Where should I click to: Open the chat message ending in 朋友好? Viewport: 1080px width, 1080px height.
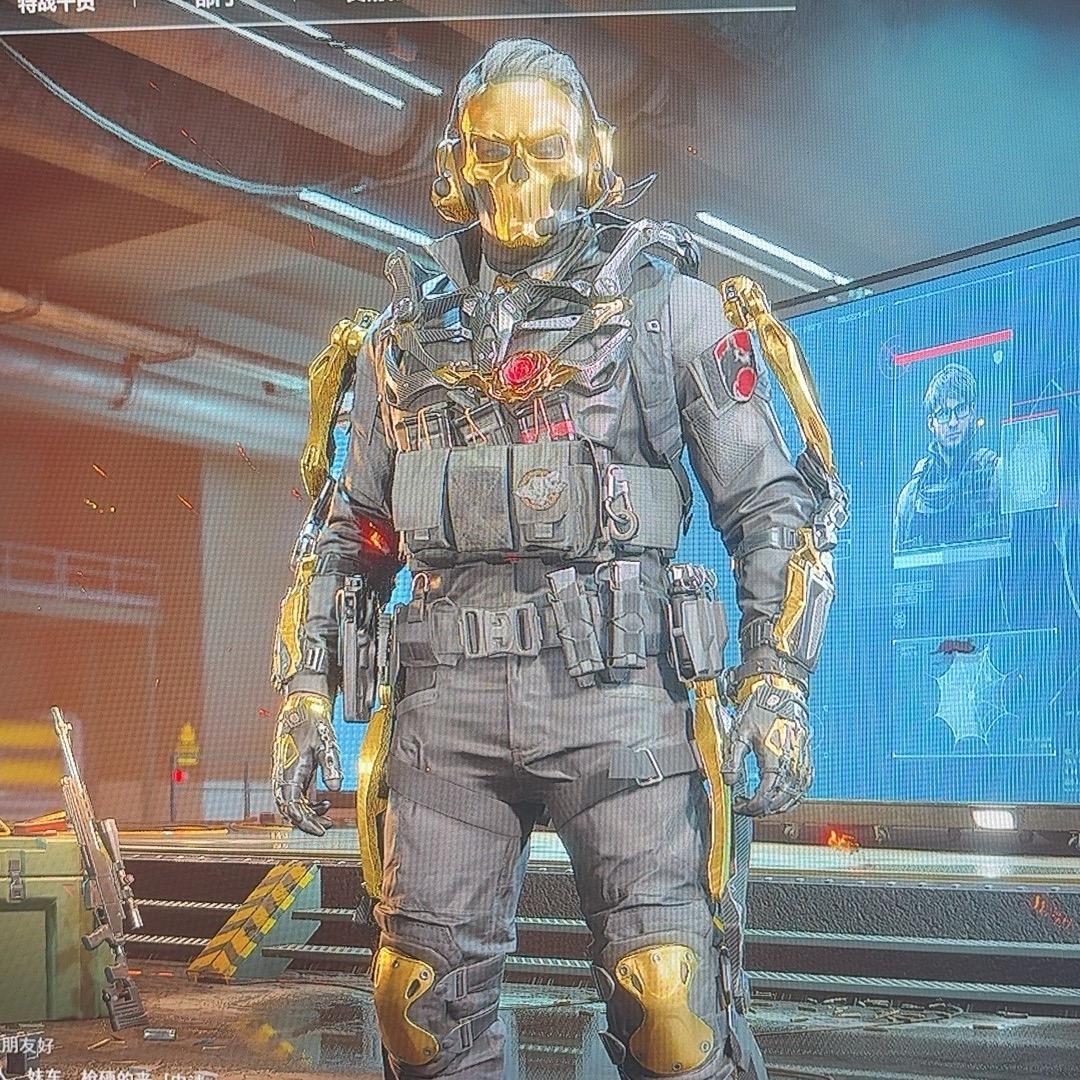tap(28, 1046)
